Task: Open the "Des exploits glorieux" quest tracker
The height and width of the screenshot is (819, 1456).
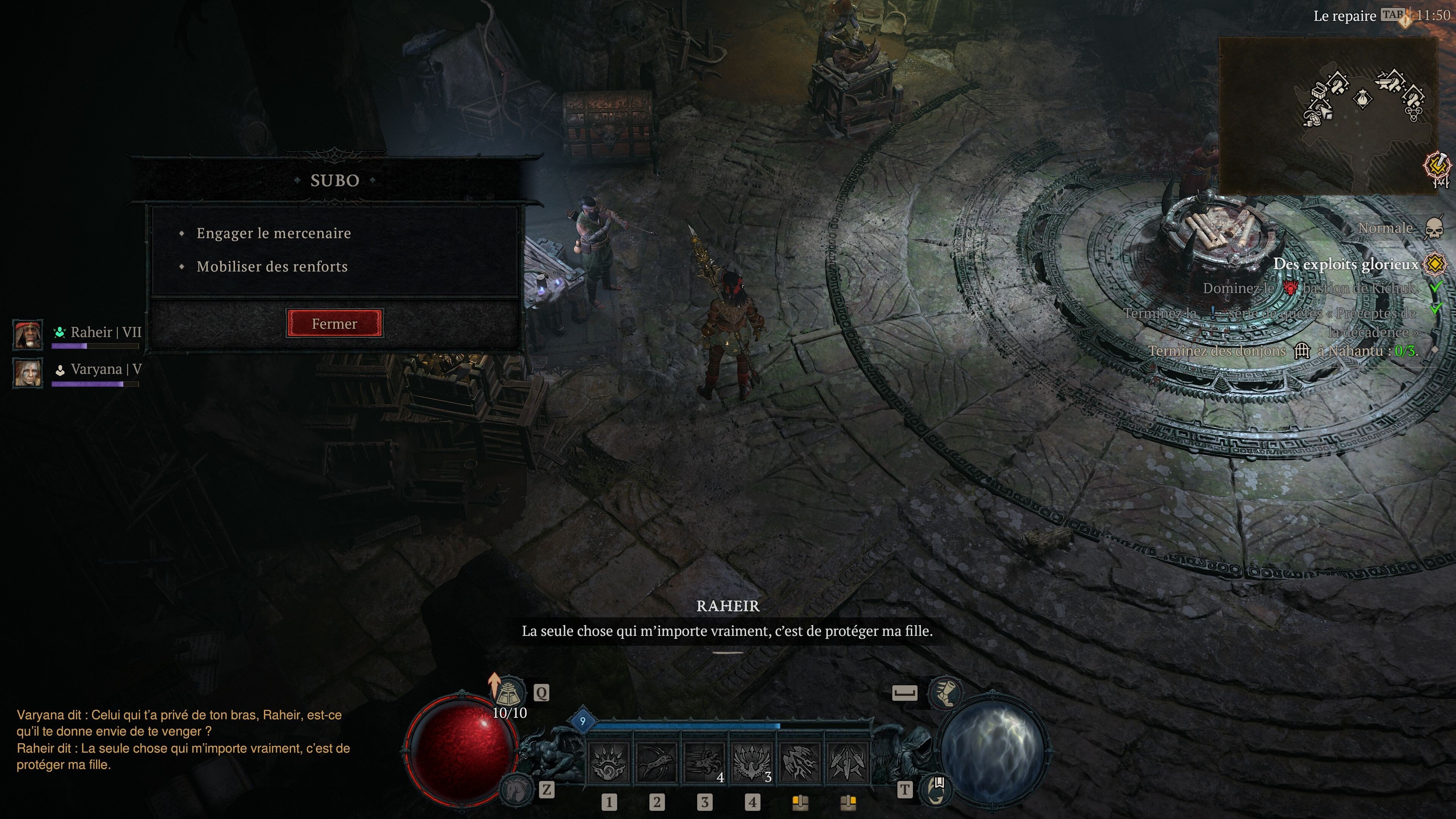Action: tap(1346, 264)
